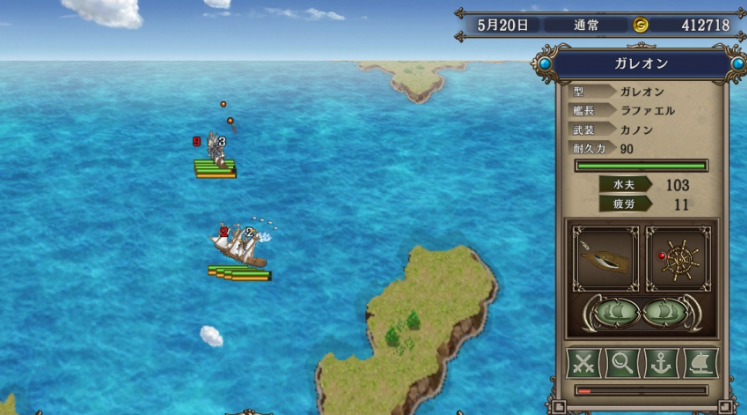The height and width of the screenshot is (415, 747).
Task: Select the ガレオン ship name header
Action: 641,65
